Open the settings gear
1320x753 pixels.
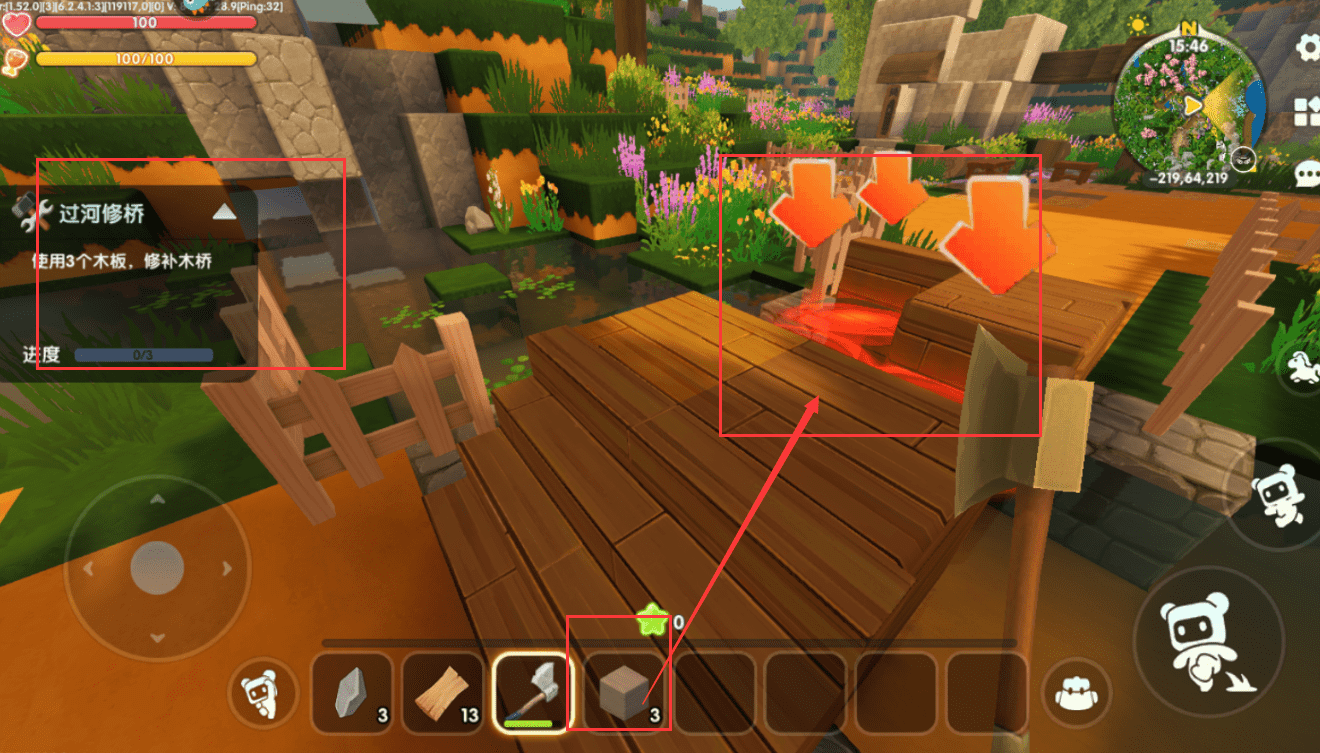click(1308, 47)
